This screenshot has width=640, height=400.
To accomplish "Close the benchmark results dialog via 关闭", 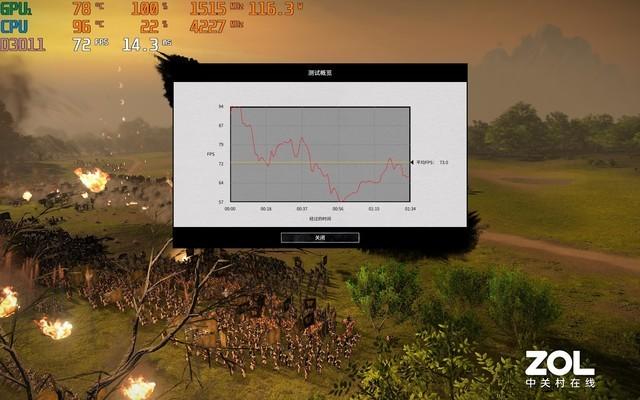I will click(x=320, y=237).
